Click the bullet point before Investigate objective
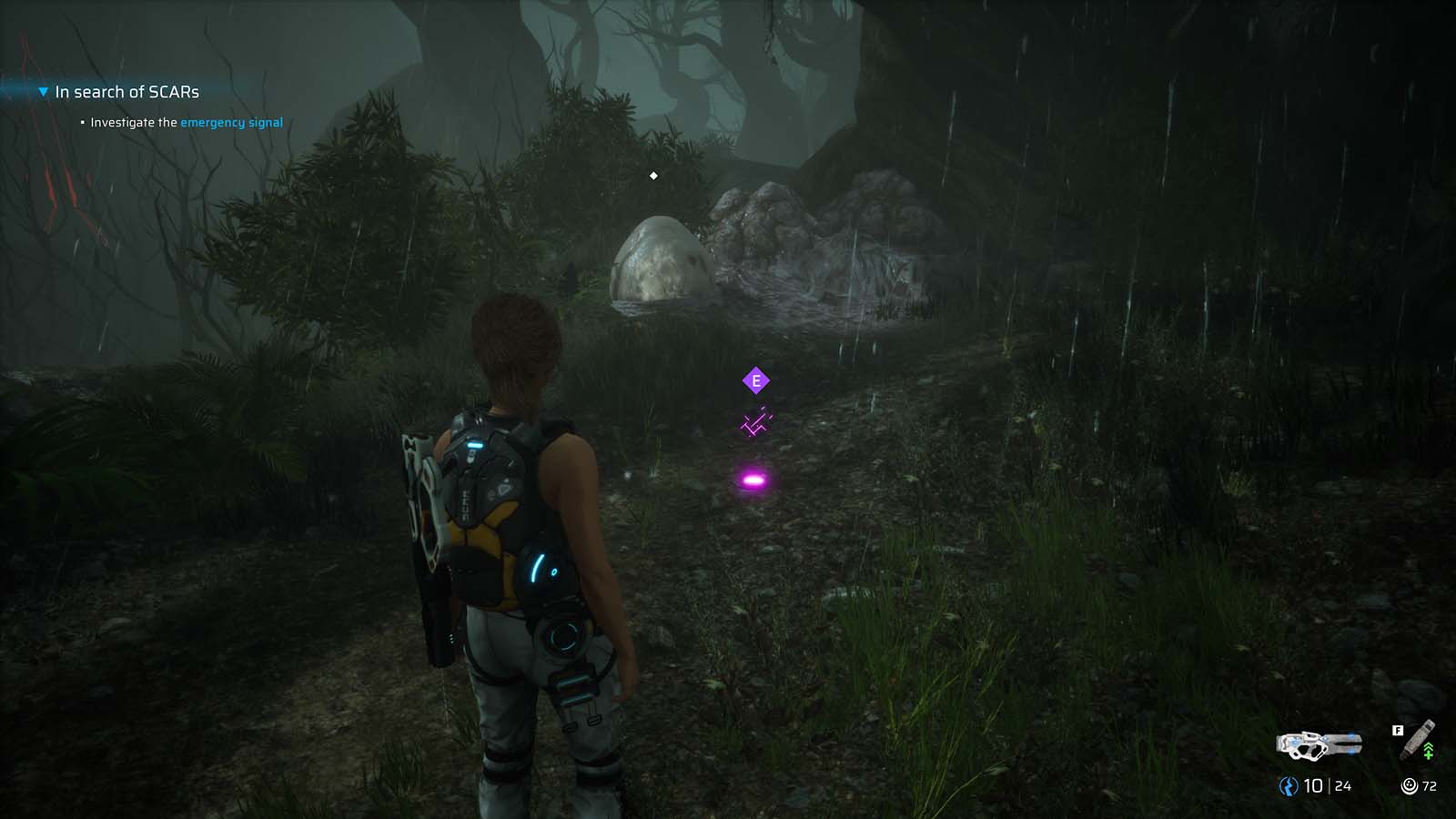Viewport: 1456px width, 819px height. (x=83, y=121)
